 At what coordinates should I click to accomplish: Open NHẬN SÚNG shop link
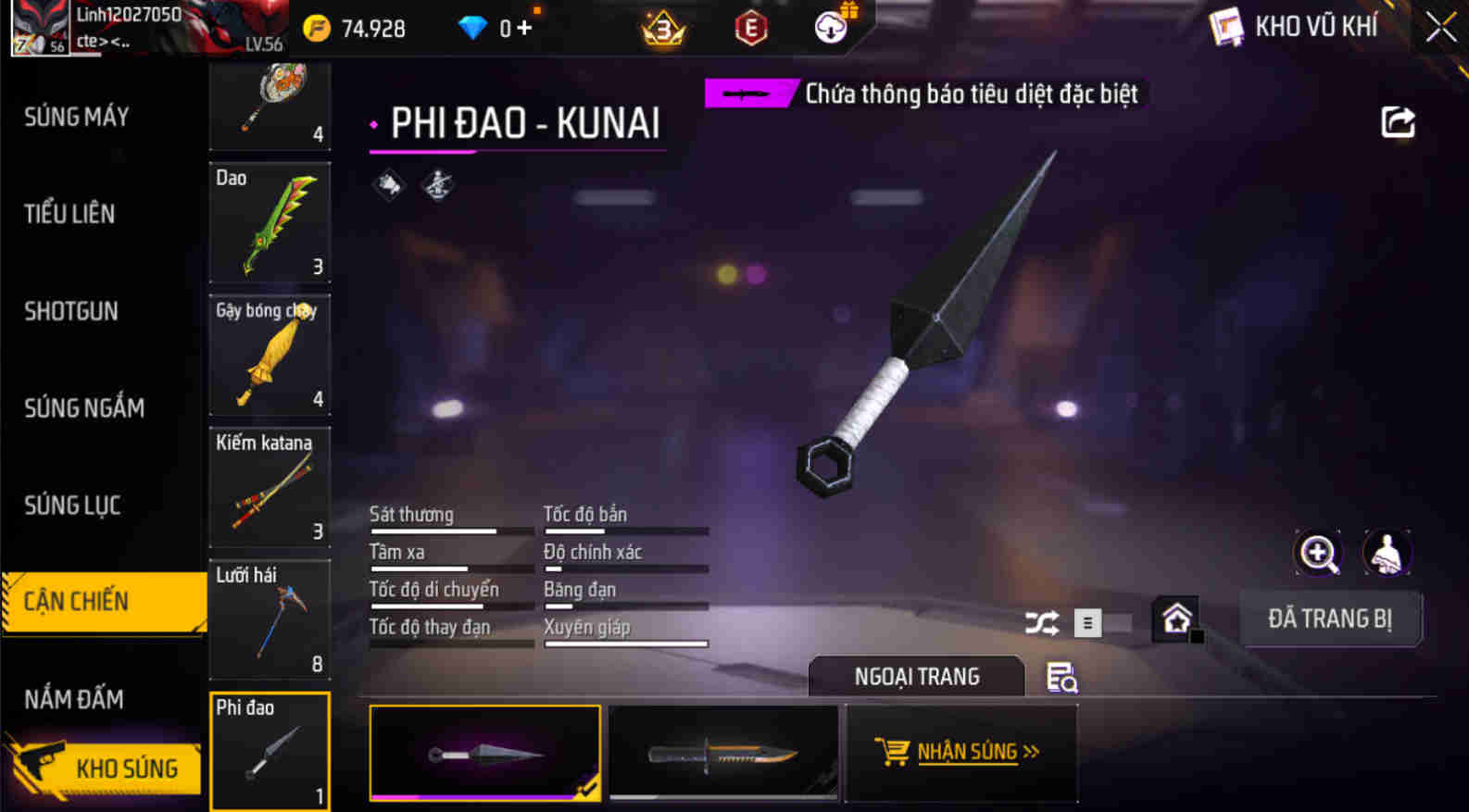pos(960,751)
